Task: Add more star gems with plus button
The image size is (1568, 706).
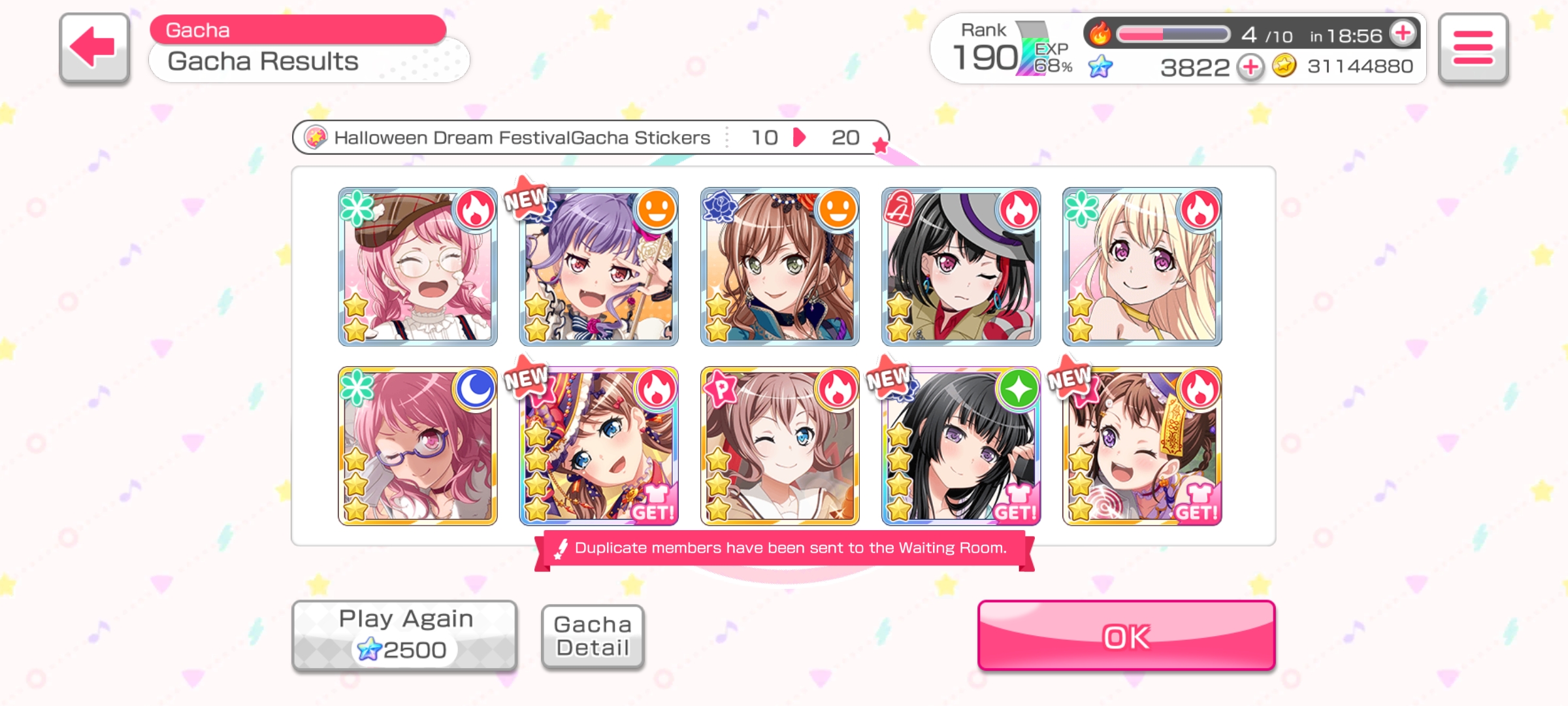Action: point(1250,67)
